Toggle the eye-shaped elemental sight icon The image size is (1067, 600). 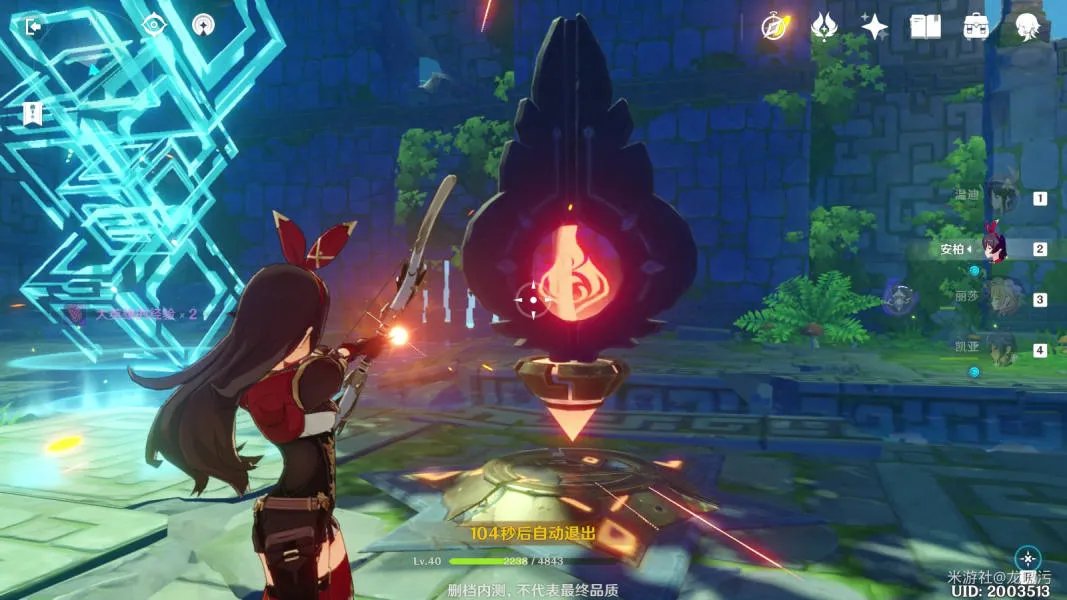coord(152,25)
